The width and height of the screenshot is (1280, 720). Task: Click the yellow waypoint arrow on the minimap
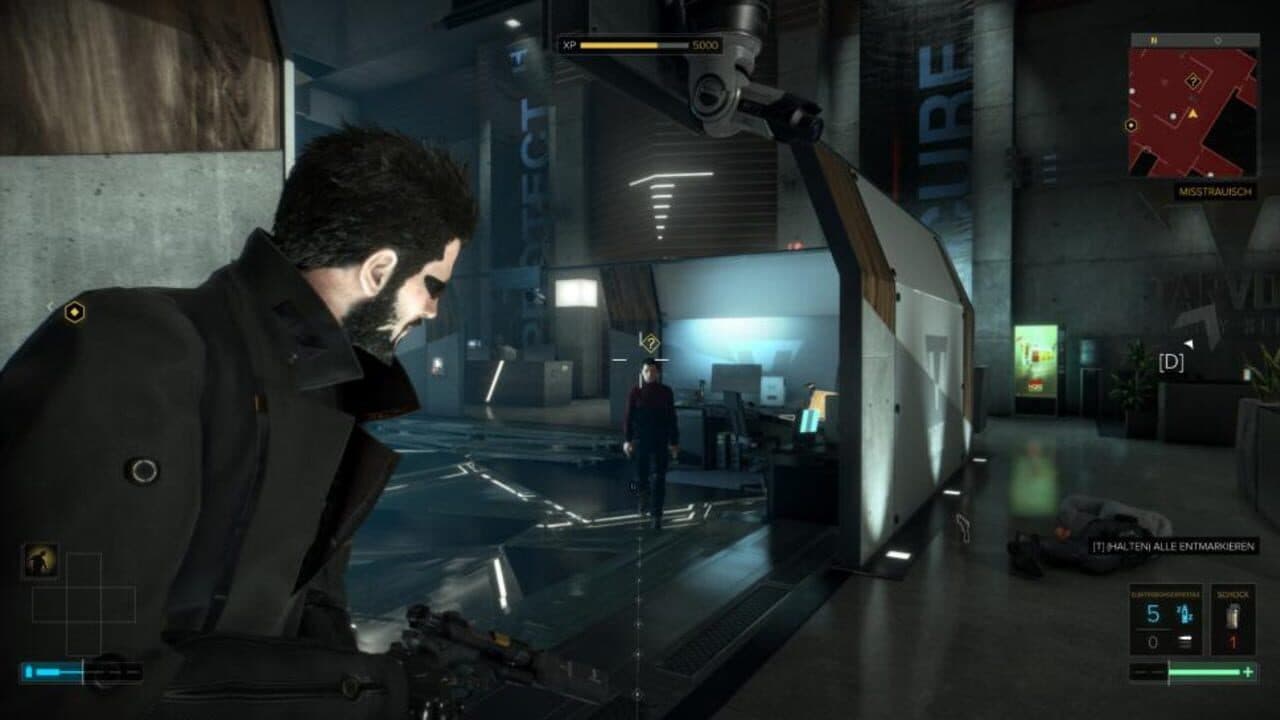click(x=1192, y=114)
